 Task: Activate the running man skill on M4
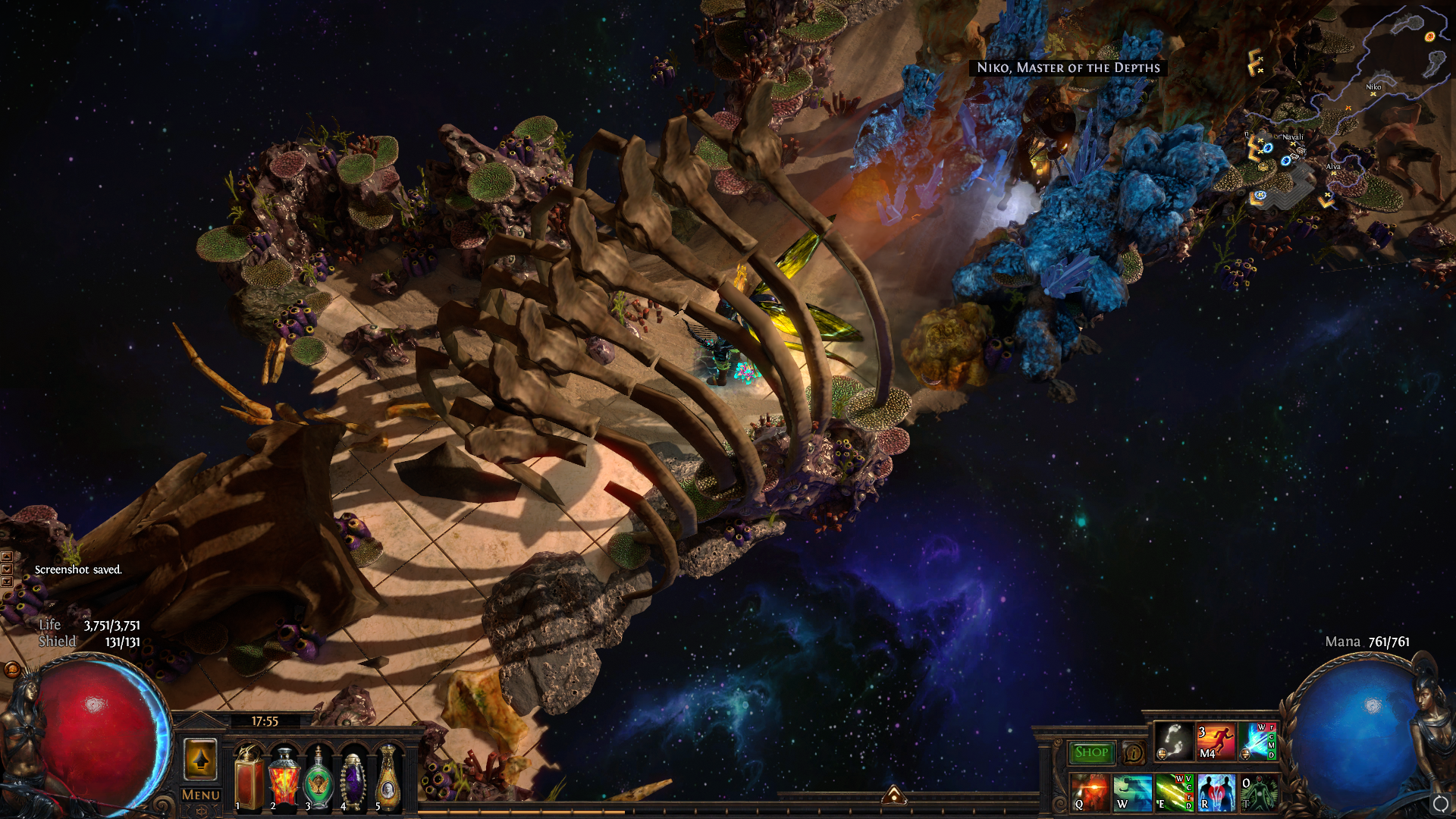[x=1216, y=742]
